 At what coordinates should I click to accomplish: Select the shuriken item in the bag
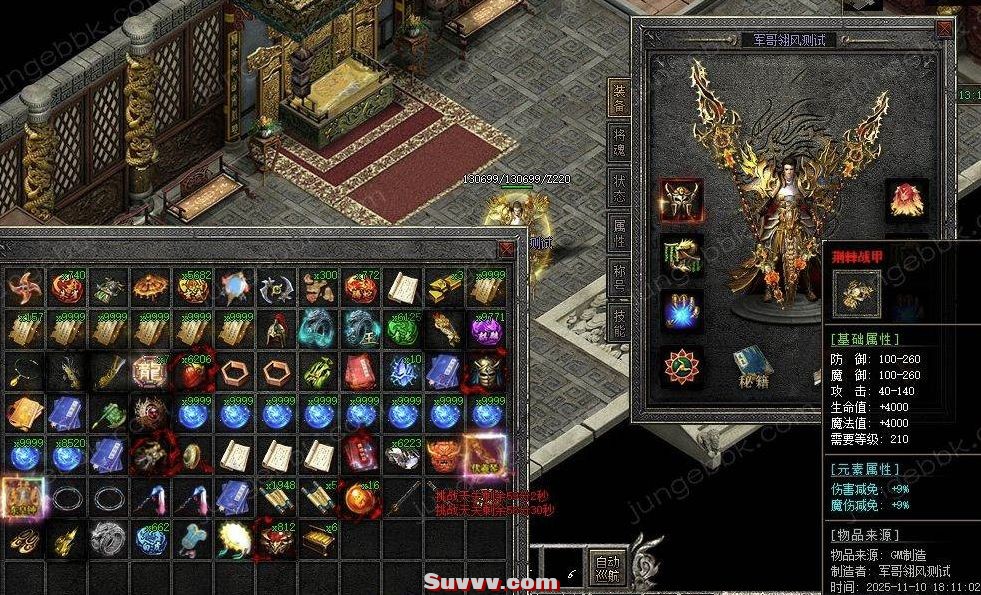[21, 288]
